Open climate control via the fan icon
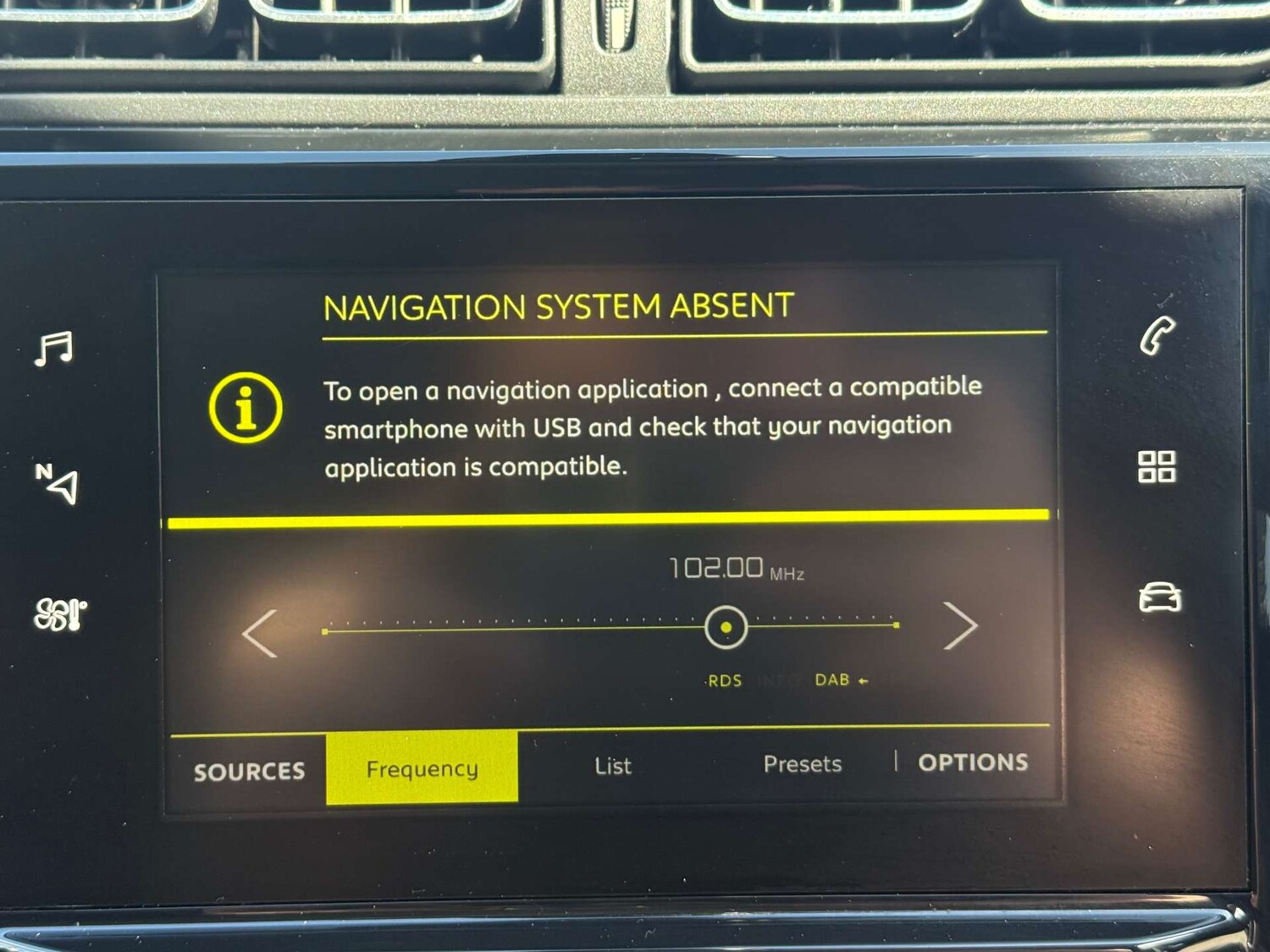The height and width of the screenshot is (952, 1270). (59, 614)
